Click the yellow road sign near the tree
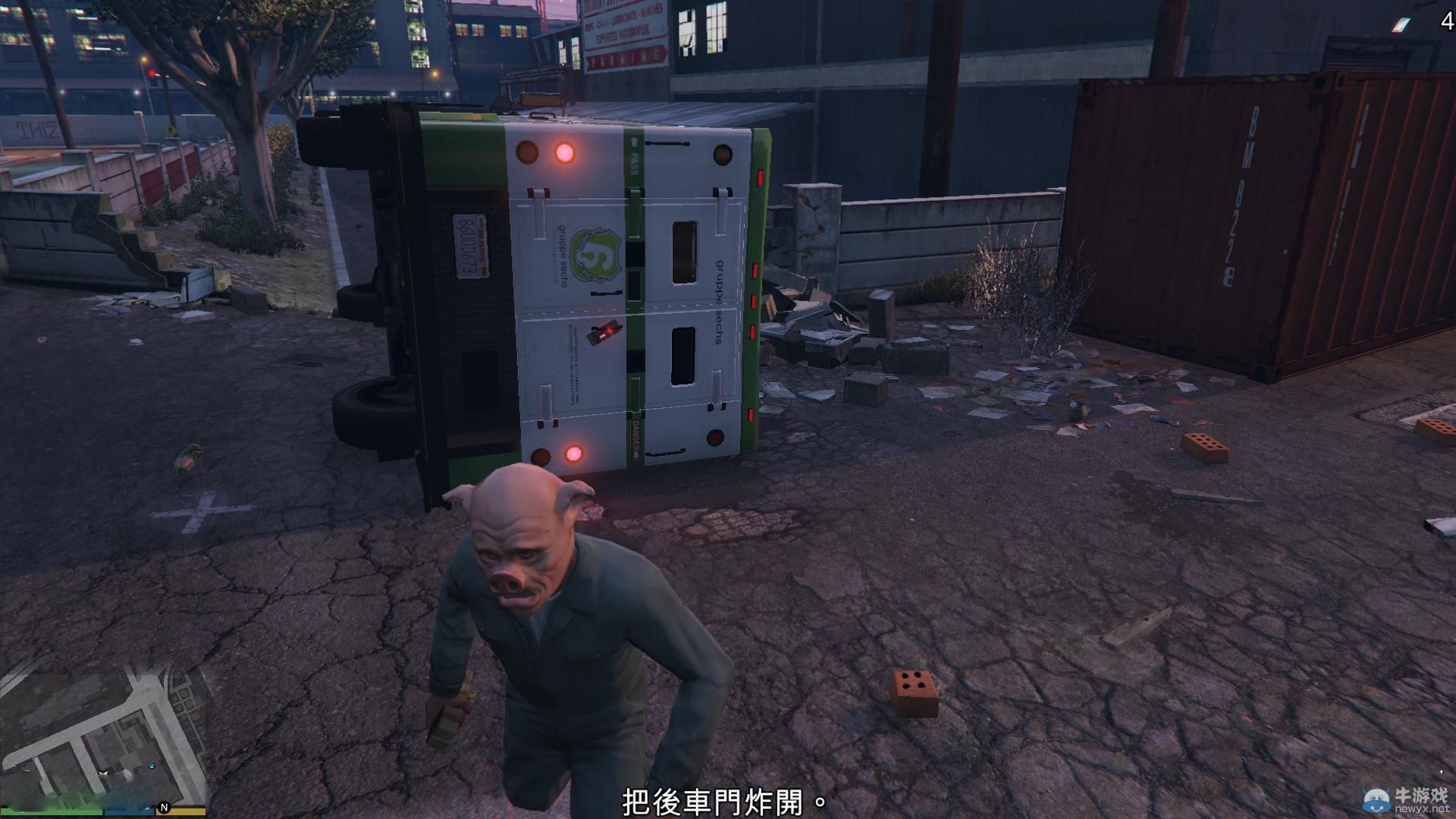Viewport: 1456px width, 819px height. pos(171,130)
